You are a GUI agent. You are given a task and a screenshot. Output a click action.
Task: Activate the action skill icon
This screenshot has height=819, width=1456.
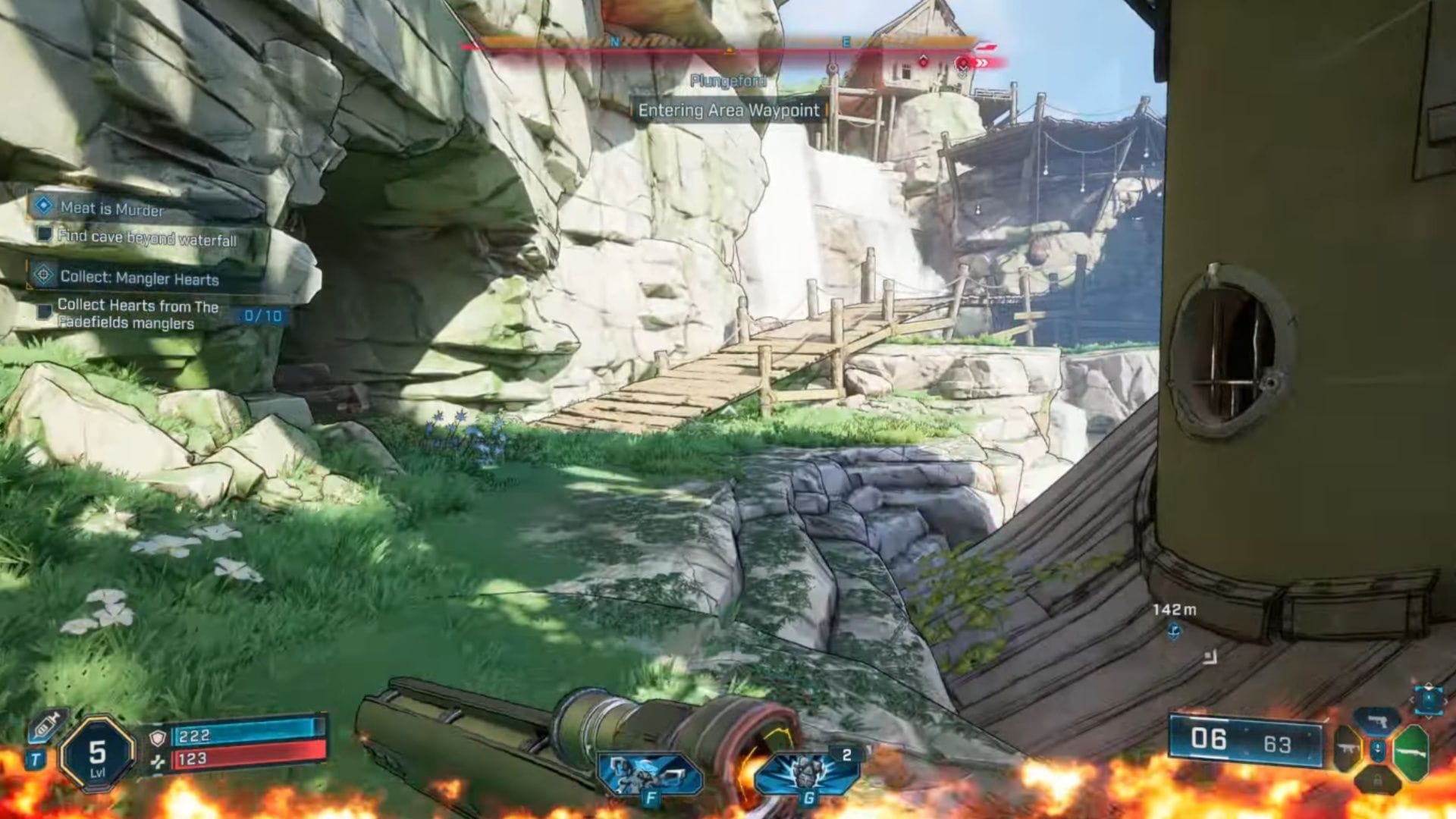[649, 773]
